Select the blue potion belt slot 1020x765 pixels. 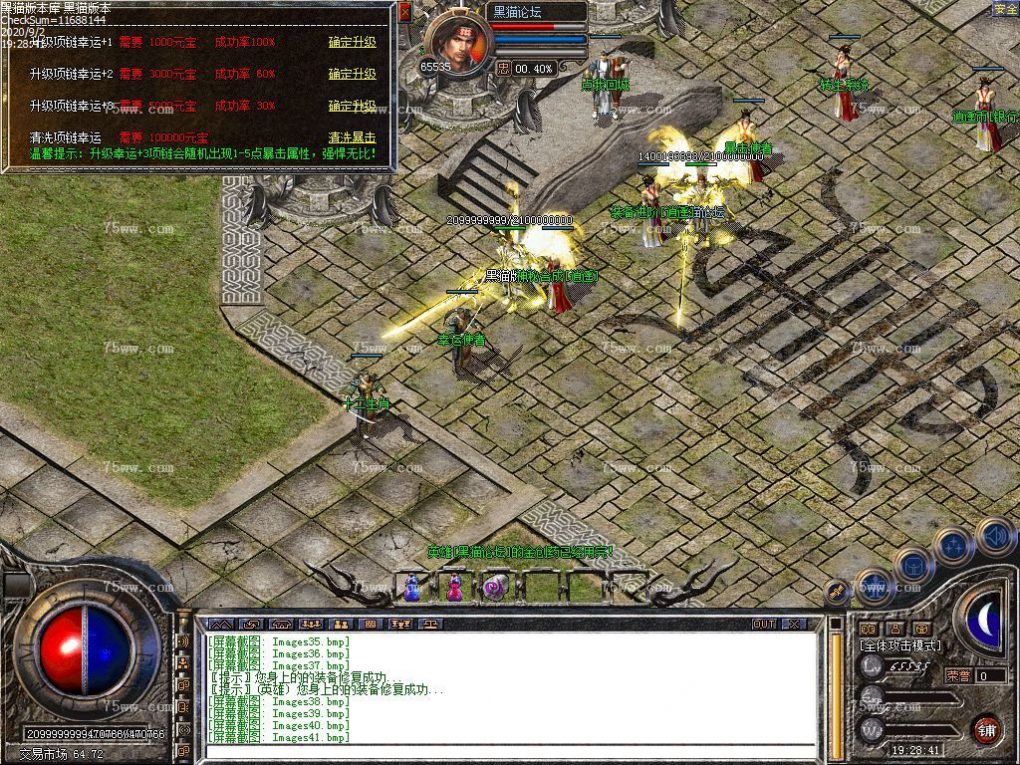(x=412, y=588)
